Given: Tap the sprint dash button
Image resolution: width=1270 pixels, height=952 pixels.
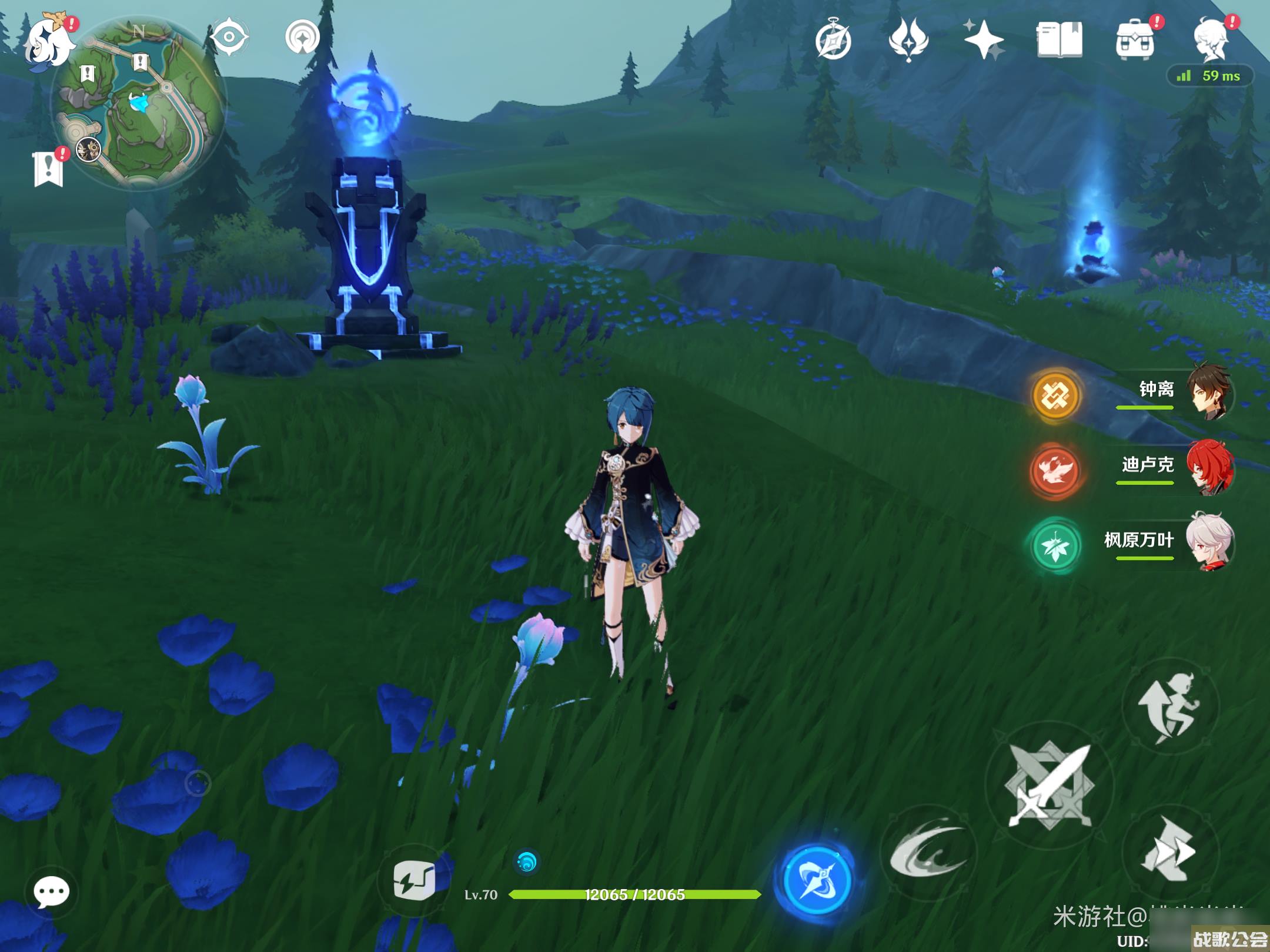Looking at the screenshot, I should pos(1170,850).
